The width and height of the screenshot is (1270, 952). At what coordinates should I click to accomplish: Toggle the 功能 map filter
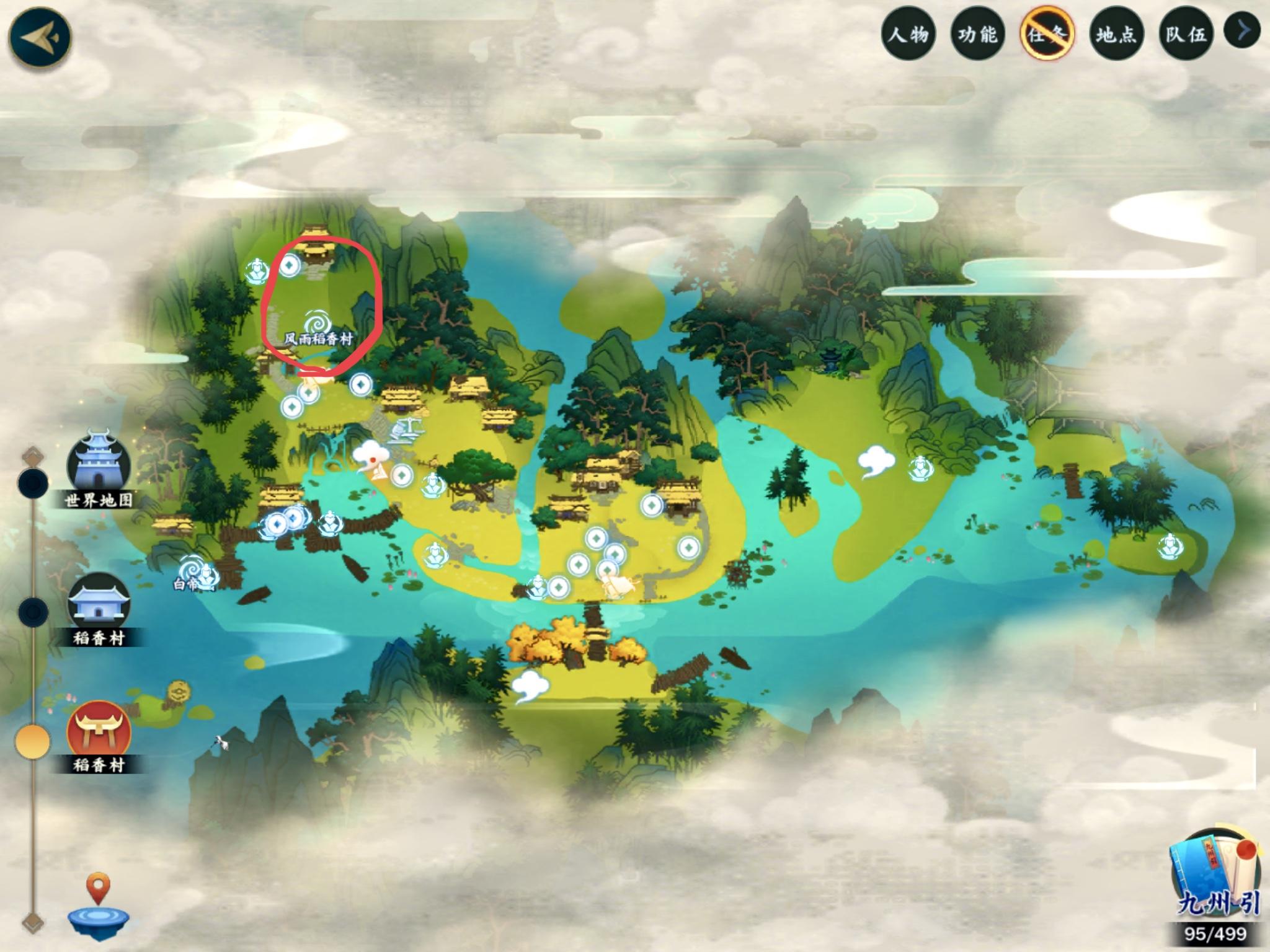pos(978,34)
